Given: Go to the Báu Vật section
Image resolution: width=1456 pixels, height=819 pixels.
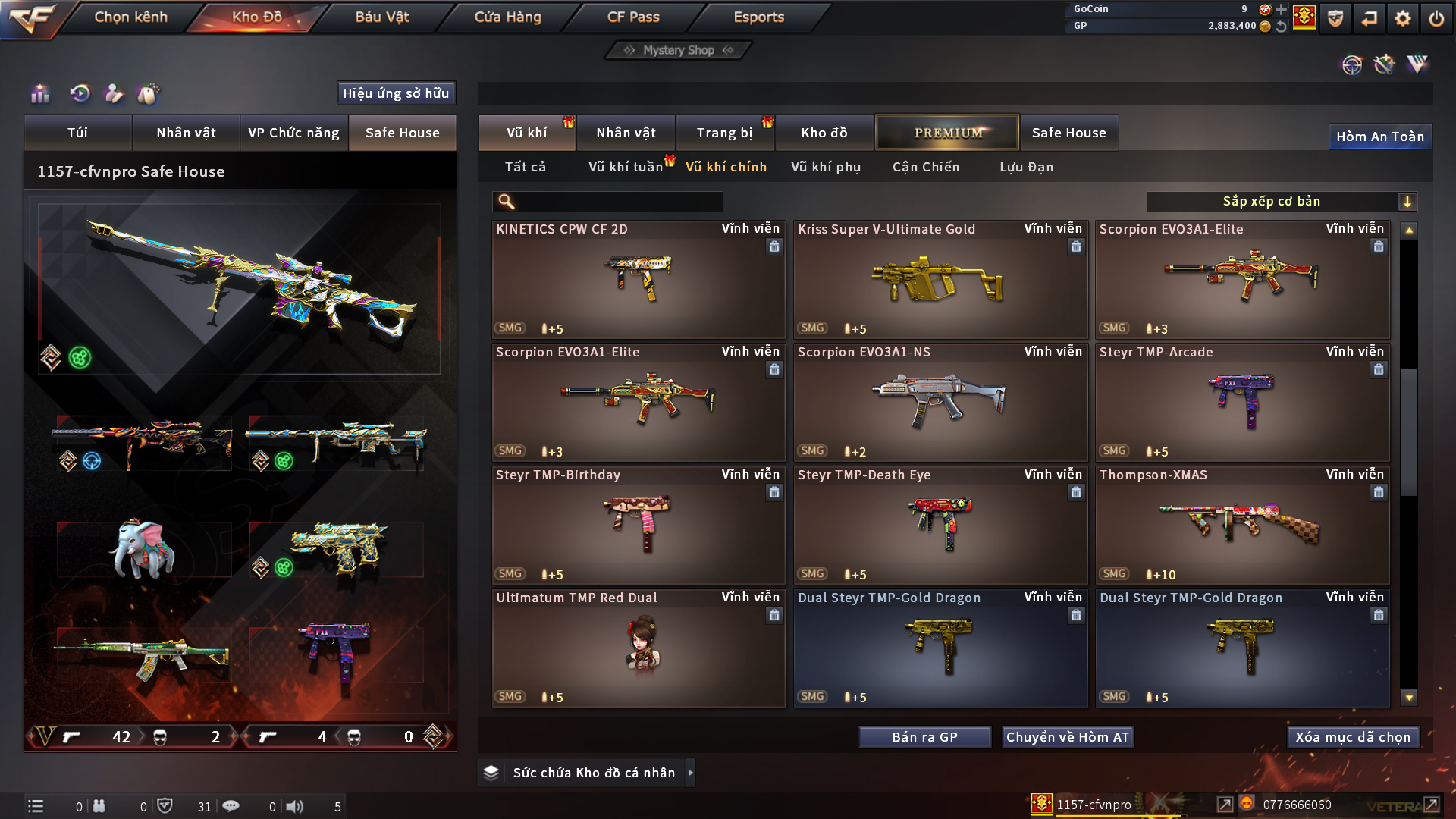Looking at the screenshot, I should tap(381, 17).
